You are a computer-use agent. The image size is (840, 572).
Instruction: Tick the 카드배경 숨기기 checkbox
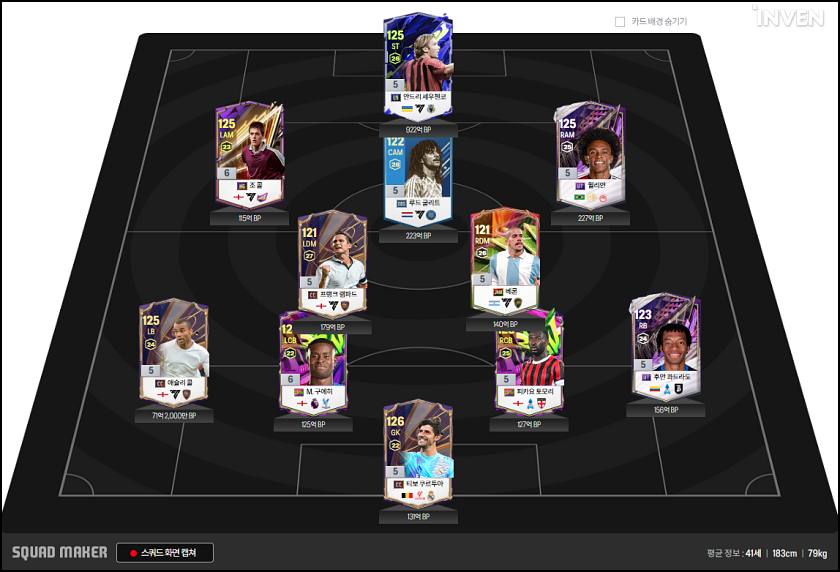(620, 21)
